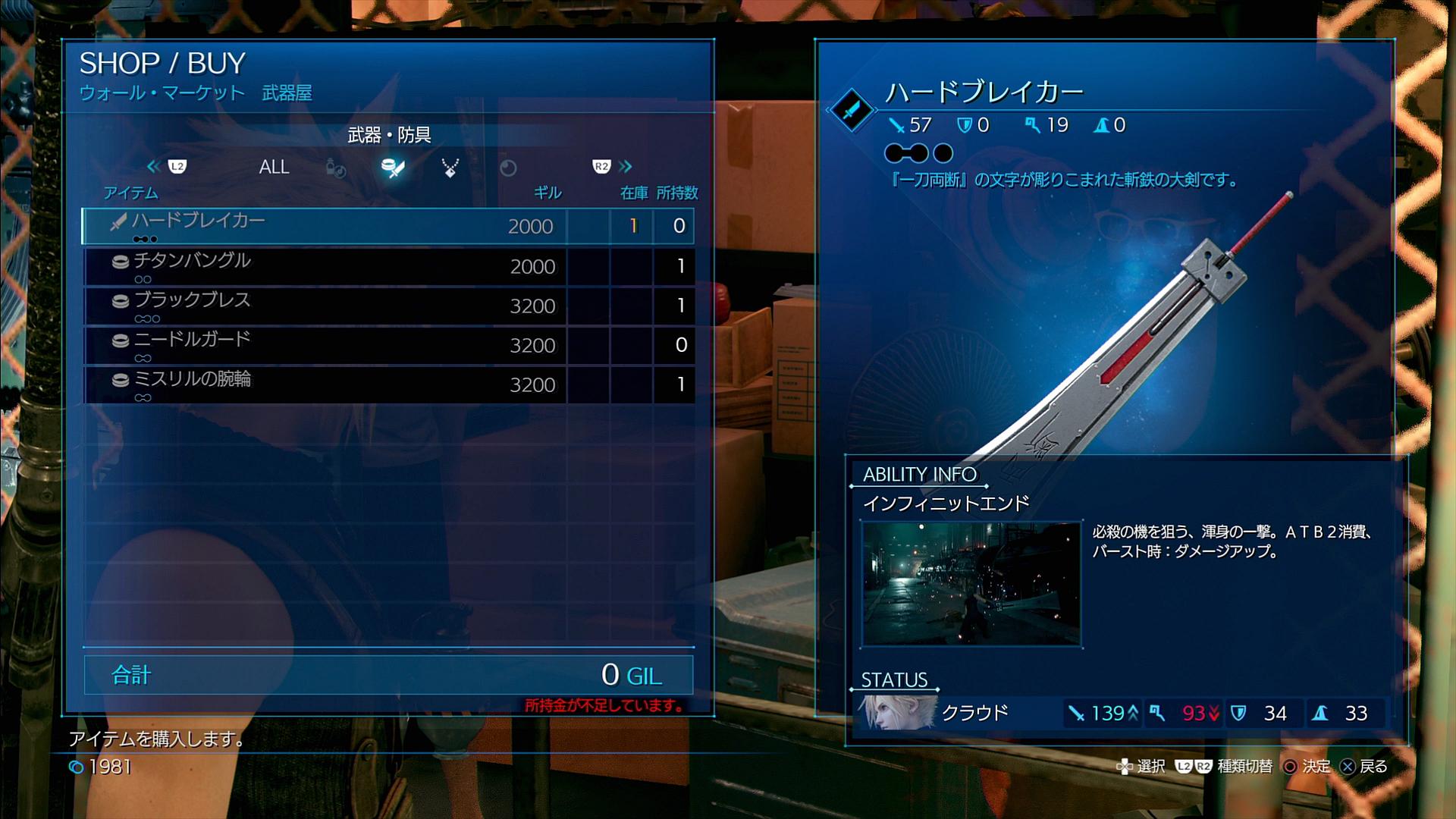Screen dimensions: 1456x819
Task: Switch to the necklace accessories tab
Action: [x=450, y=168]
